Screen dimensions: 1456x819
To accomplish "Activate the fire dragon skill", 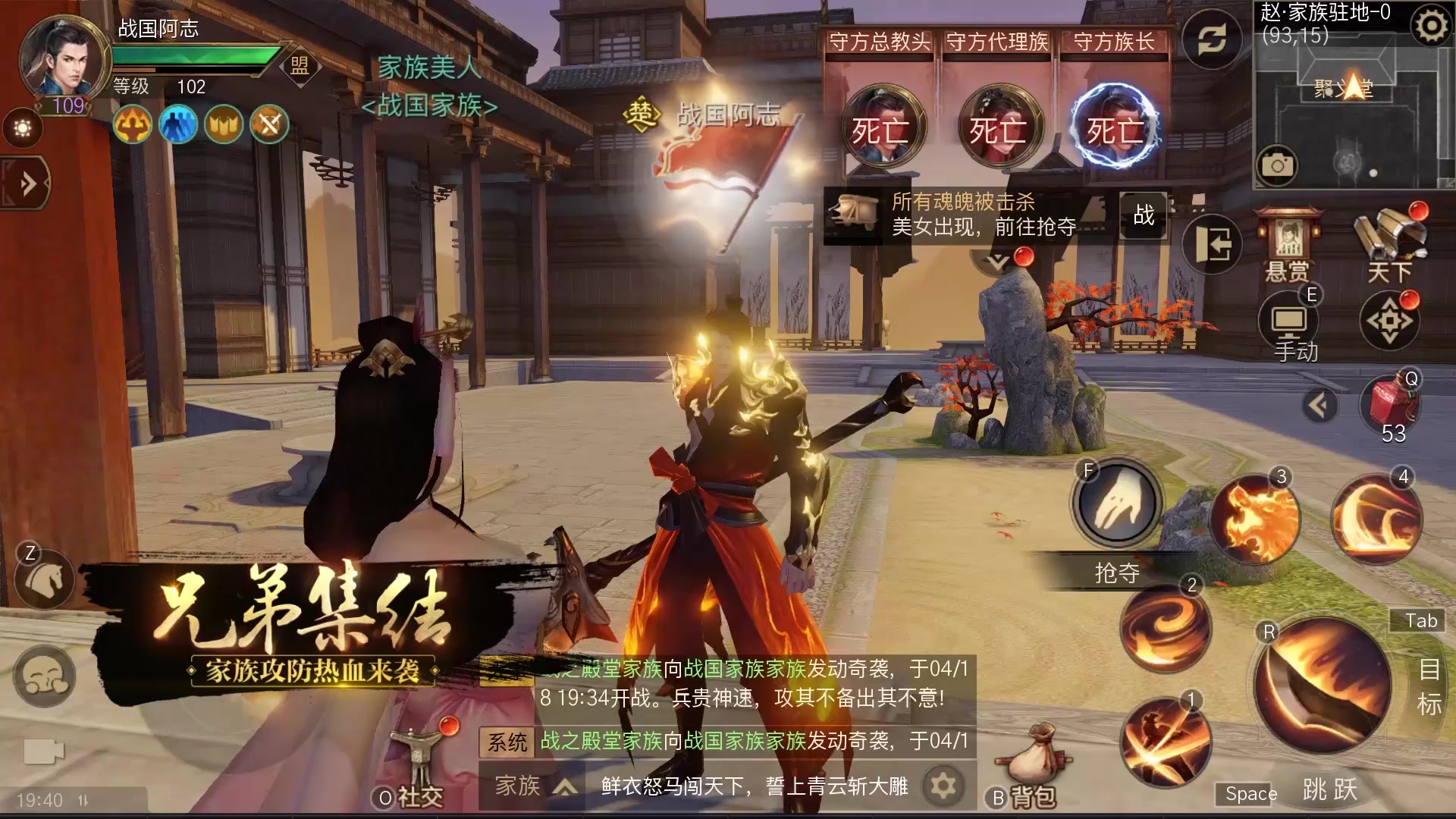I will click(1254, 519).
